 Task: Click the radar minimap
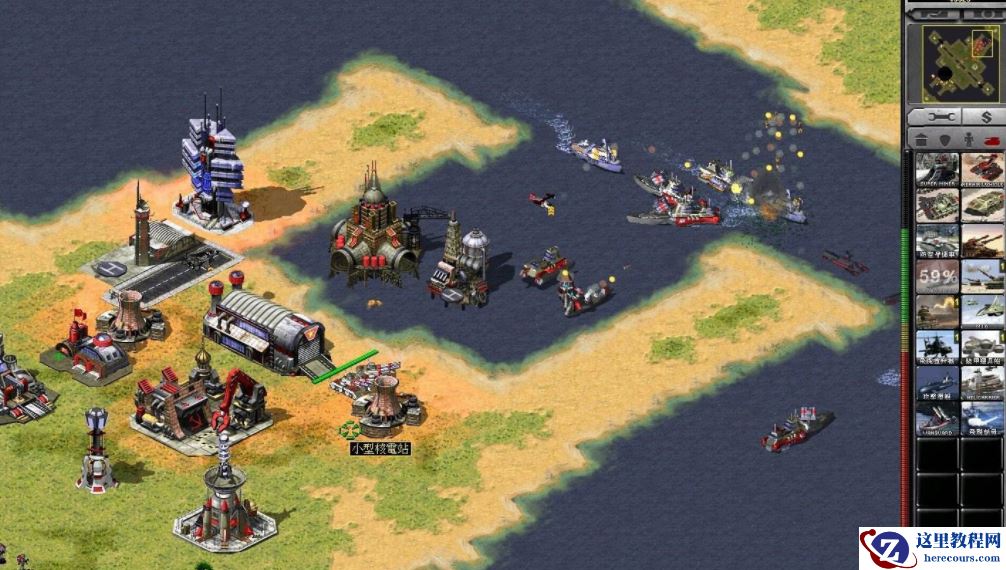pyautogui.click(x=954, y=62)
